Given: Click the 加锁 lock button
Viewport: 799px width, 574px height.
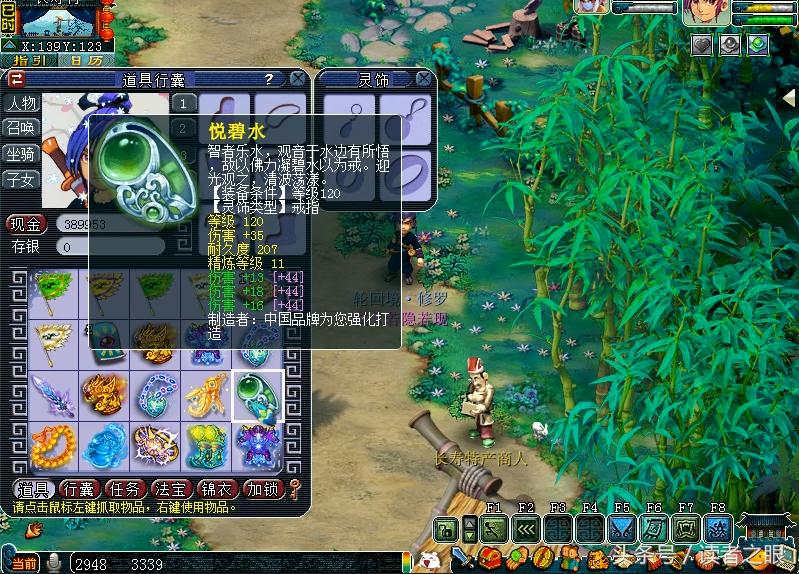Looking at the screenshot, I should point(264,489).
